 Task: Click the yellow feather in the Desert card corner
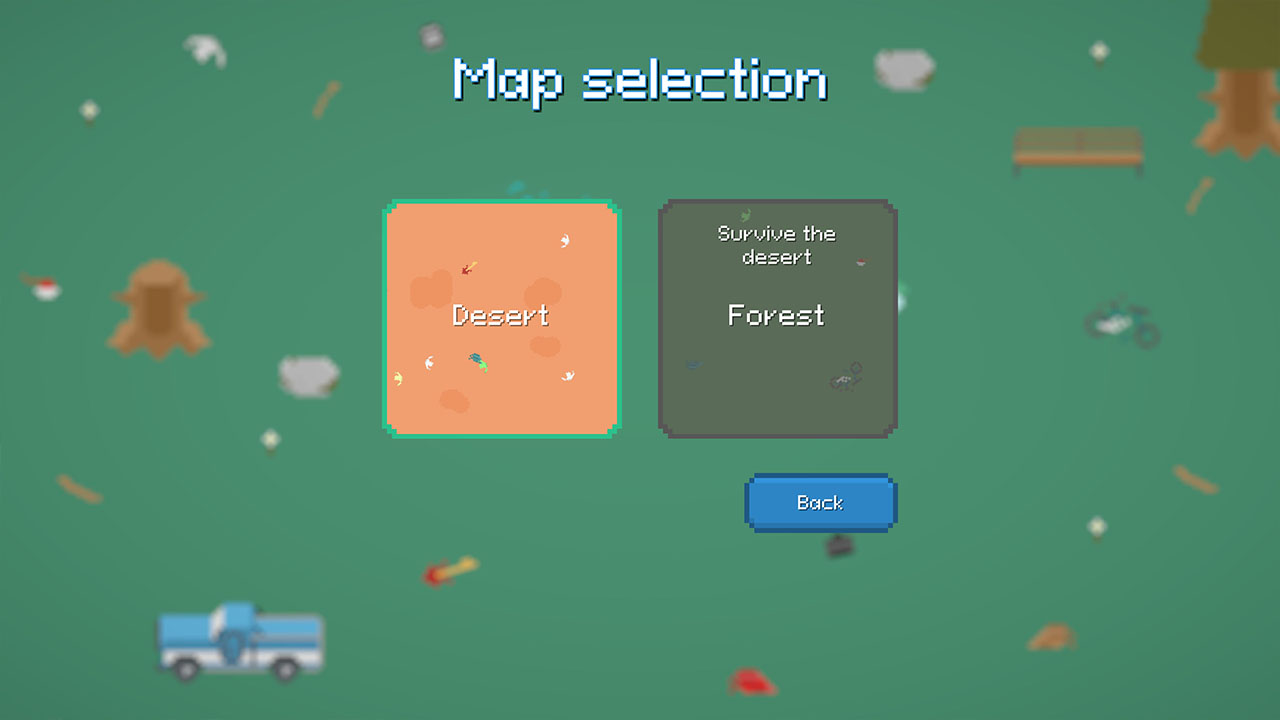[400, 378]
